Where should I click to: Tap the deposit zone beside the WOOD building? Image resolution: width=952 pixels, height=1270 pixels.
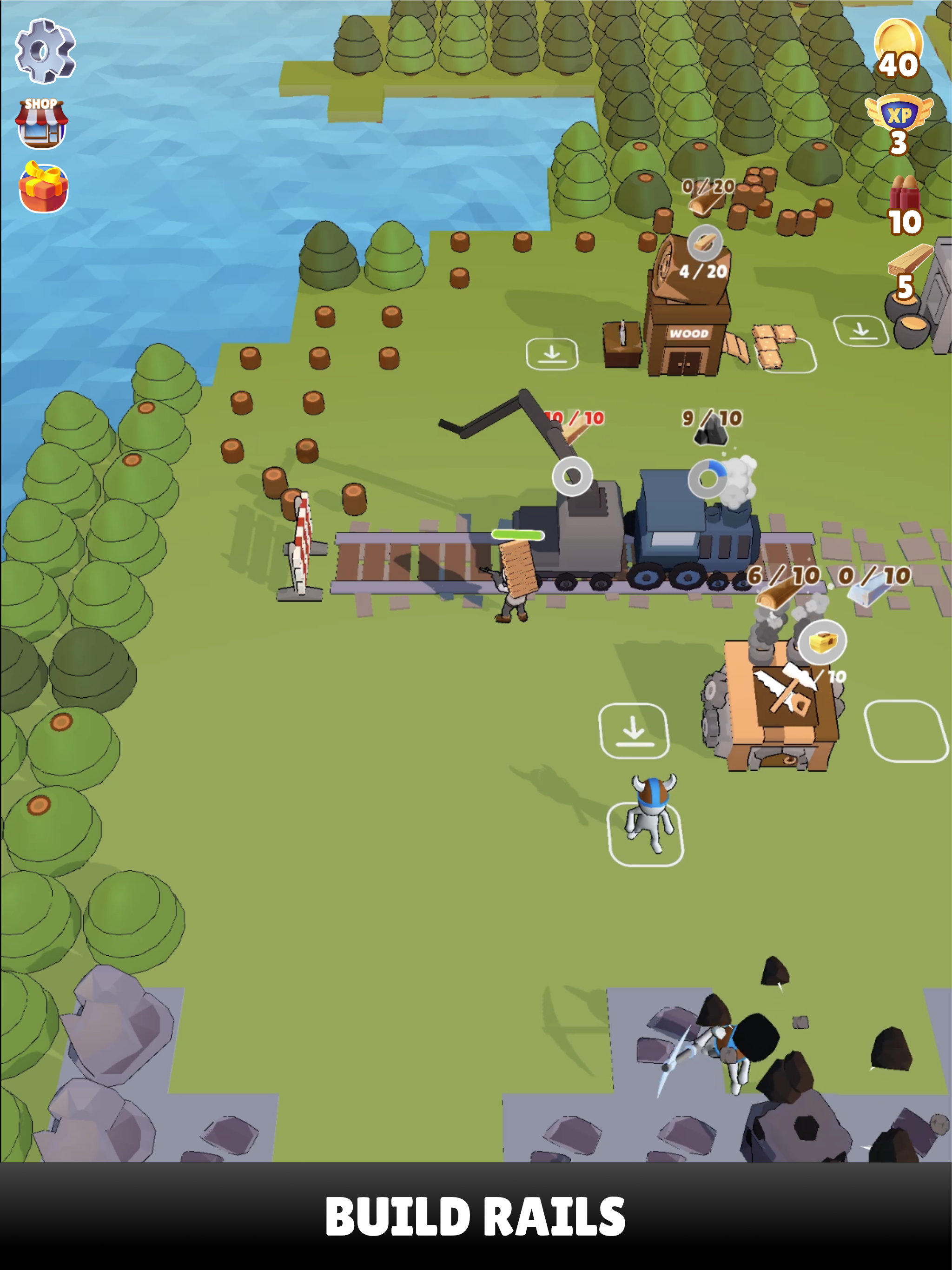click(552, 355)
